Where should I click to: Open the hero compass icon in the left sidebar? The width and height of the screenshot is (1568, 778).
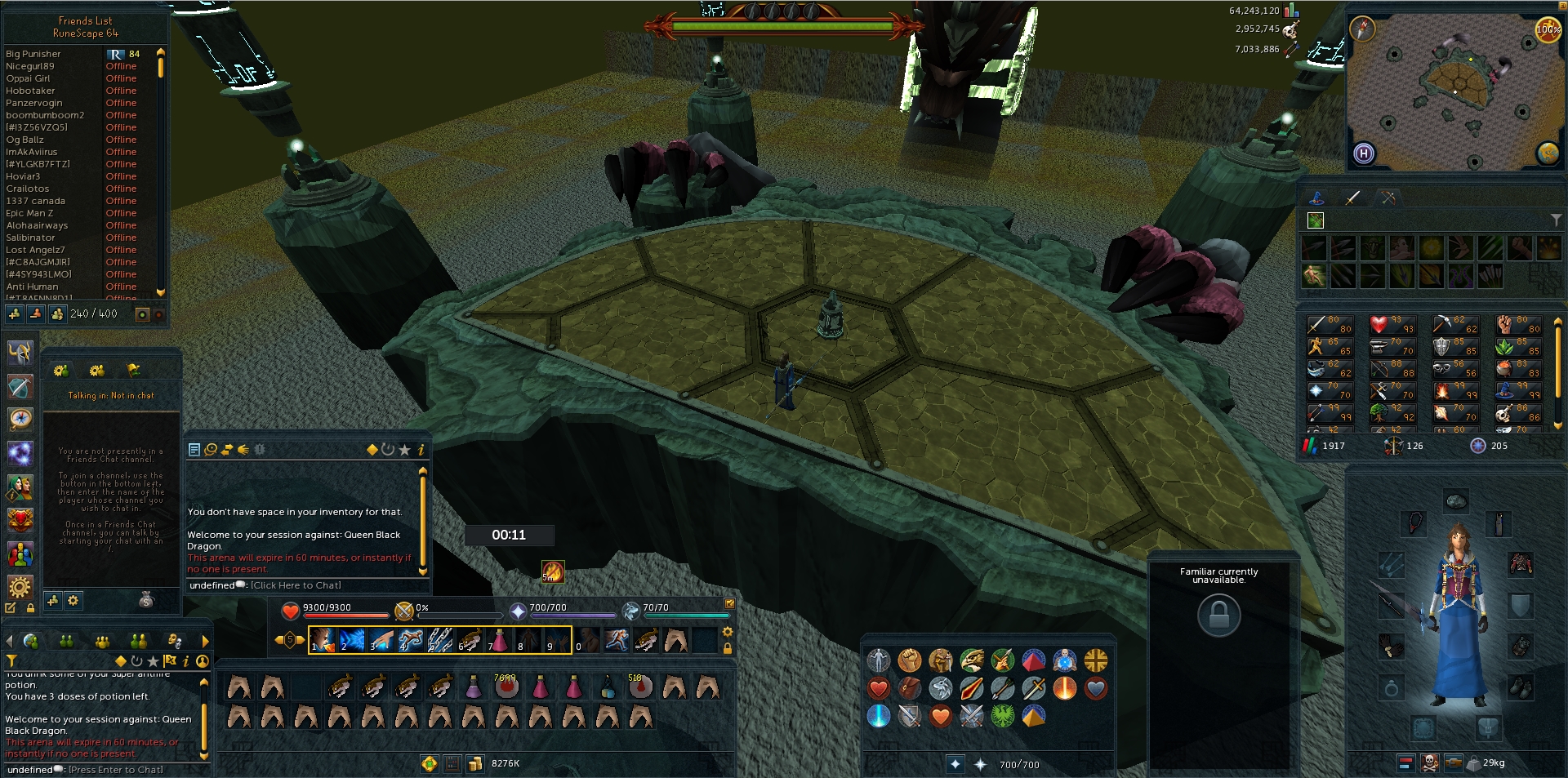pyautogui.click(x=20, y=418)
